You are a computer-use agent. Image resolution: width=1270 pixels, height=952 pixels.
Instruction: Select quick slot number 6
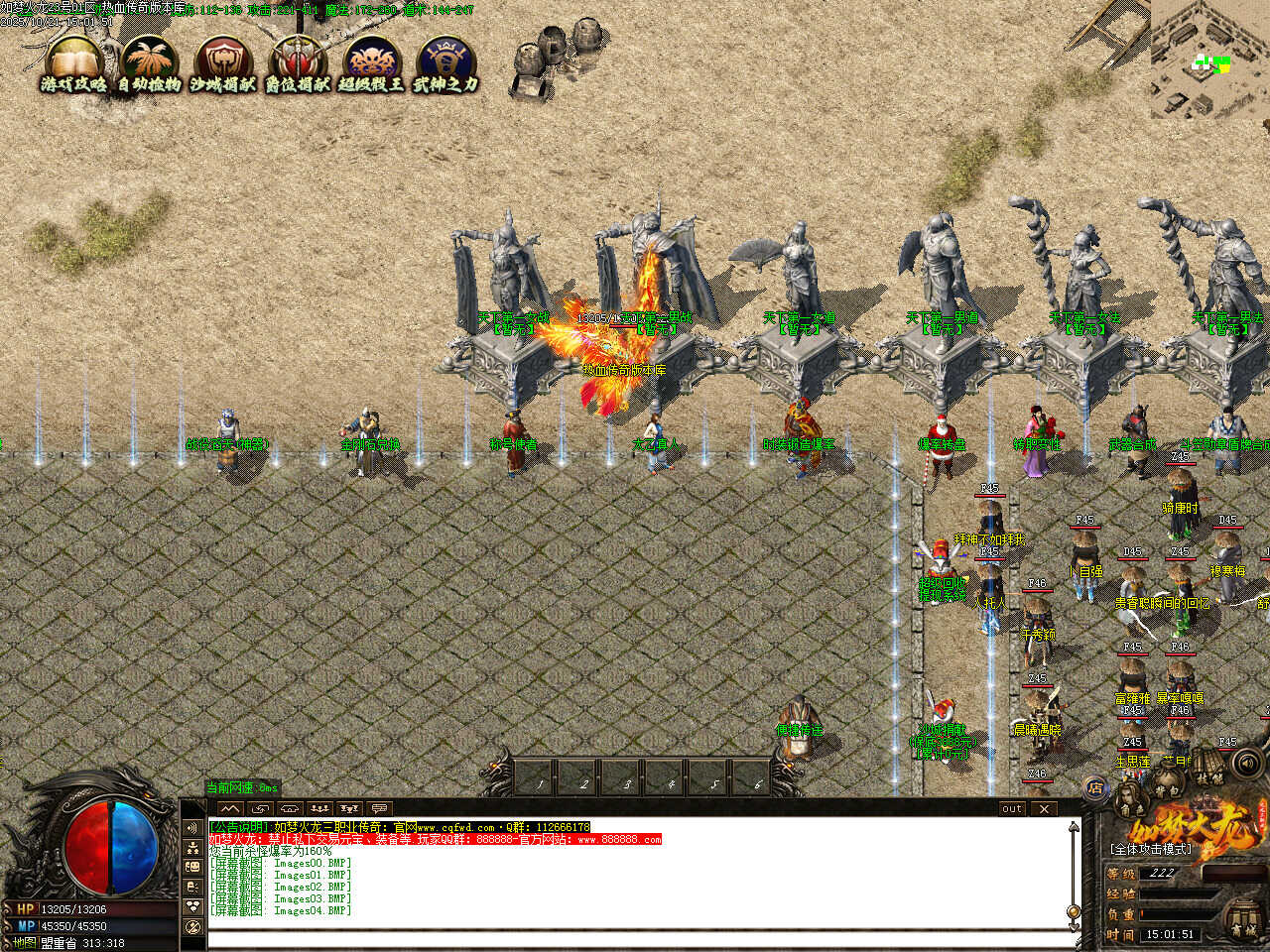tap(757, 778)
